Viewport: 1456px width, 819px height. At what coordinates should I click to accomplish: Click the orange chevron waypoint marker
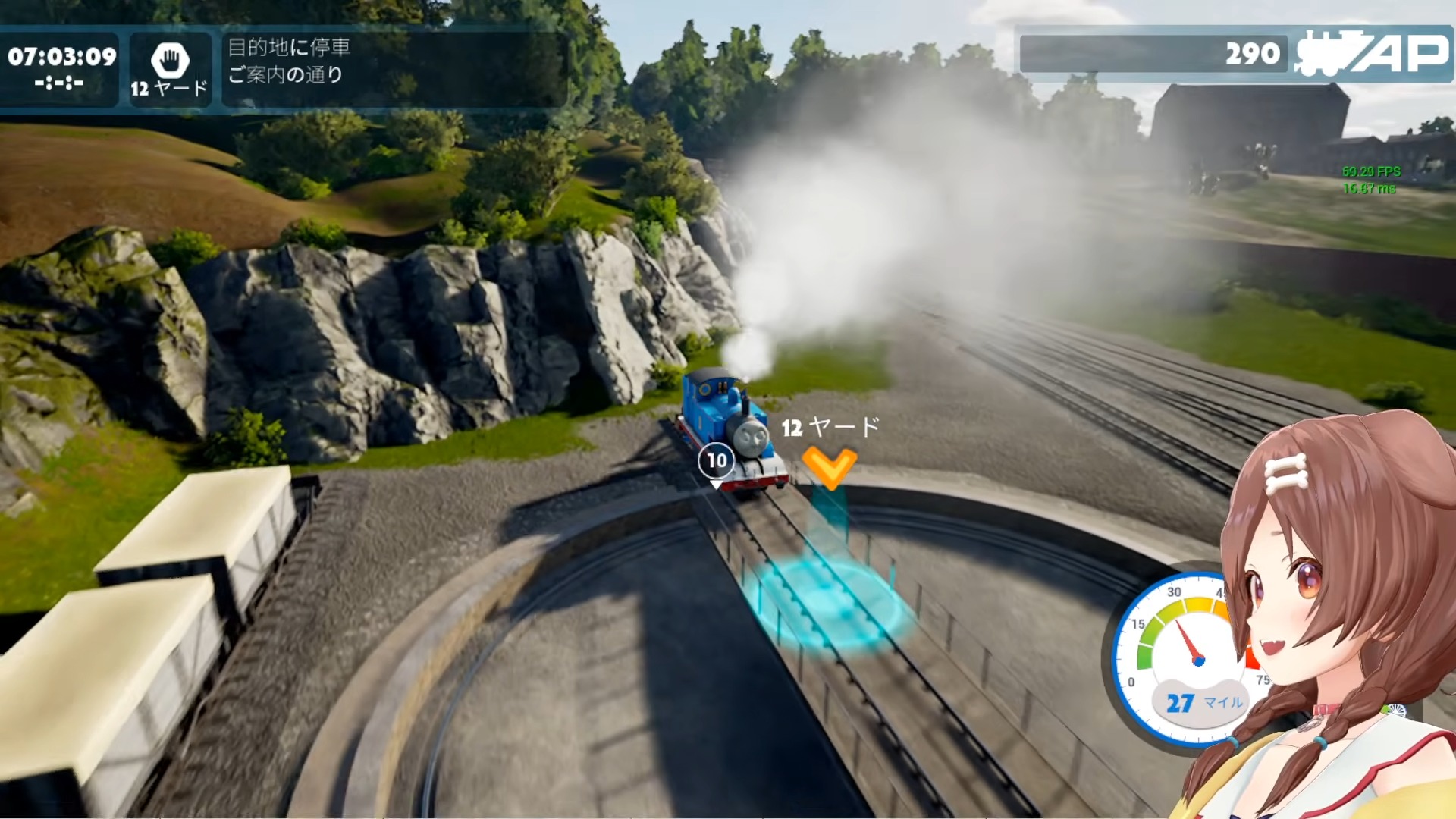tap(829, 466)
